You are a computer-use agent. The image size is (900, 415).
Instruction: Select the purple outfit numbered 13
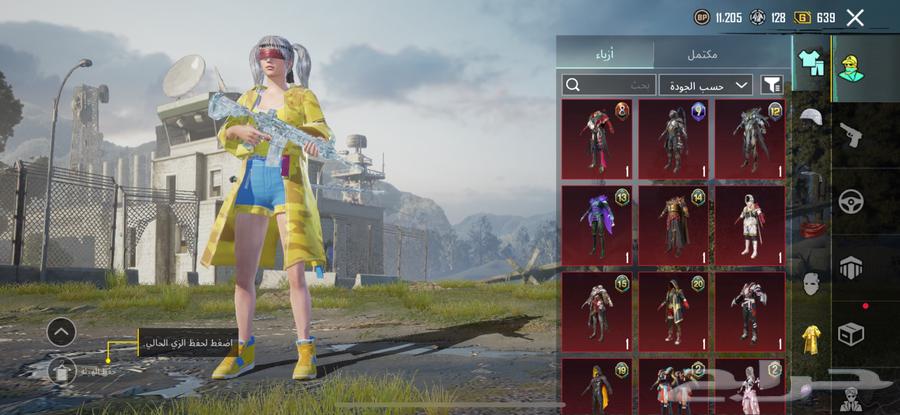596,224
